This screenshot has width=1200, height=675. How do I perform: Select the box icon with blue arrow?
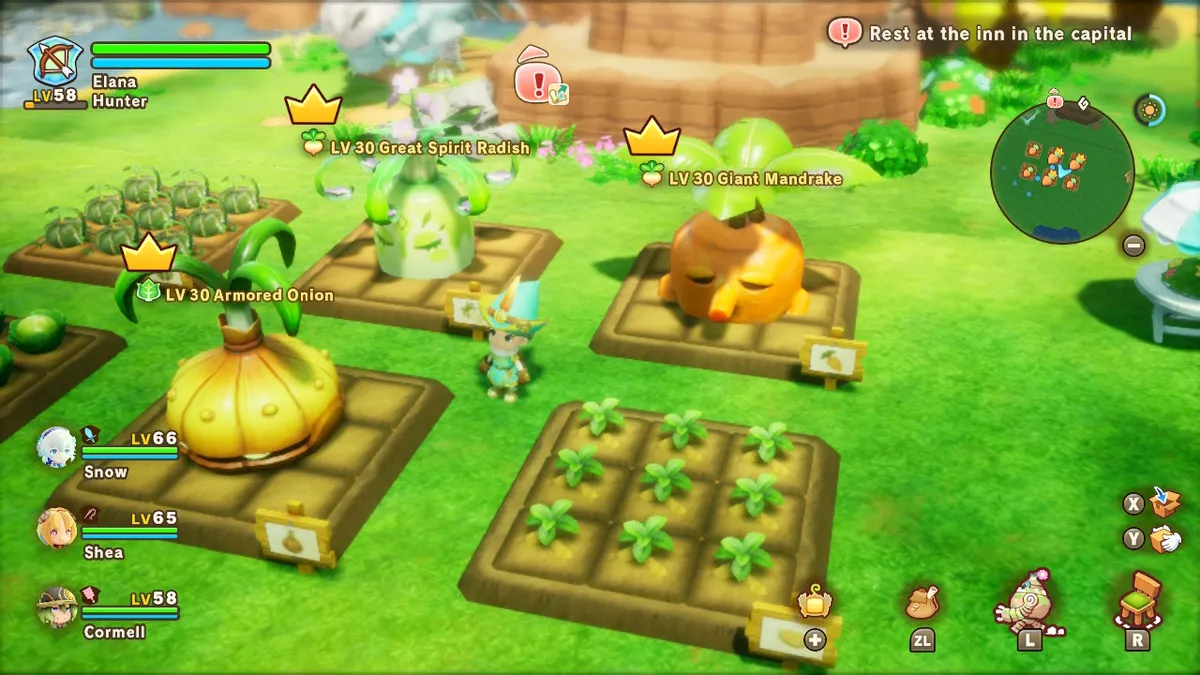tap(1164, 501)
